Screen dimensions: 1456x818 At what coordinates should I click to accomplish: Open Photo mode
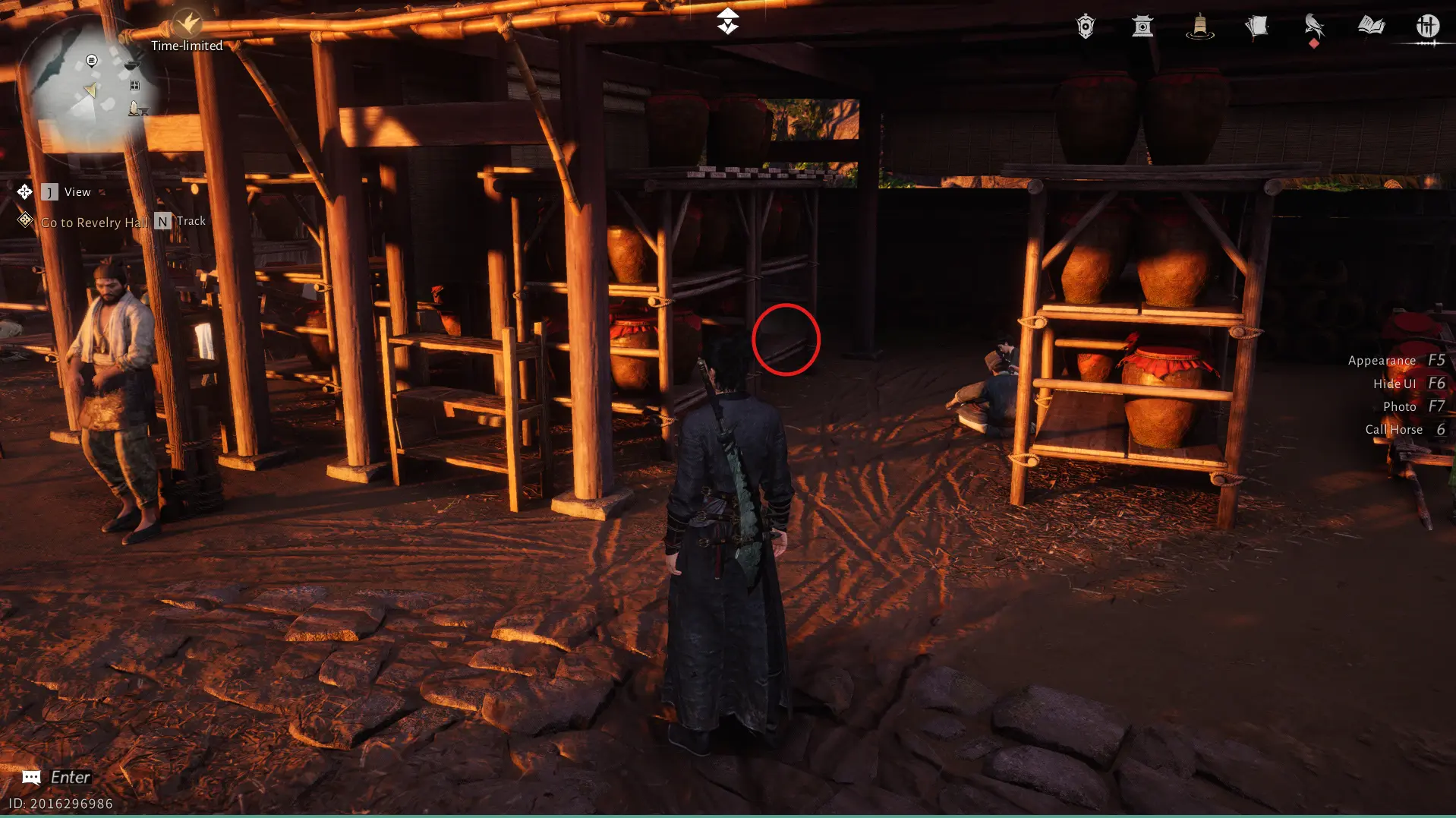pyautogui.click(x=1413, y=407)
